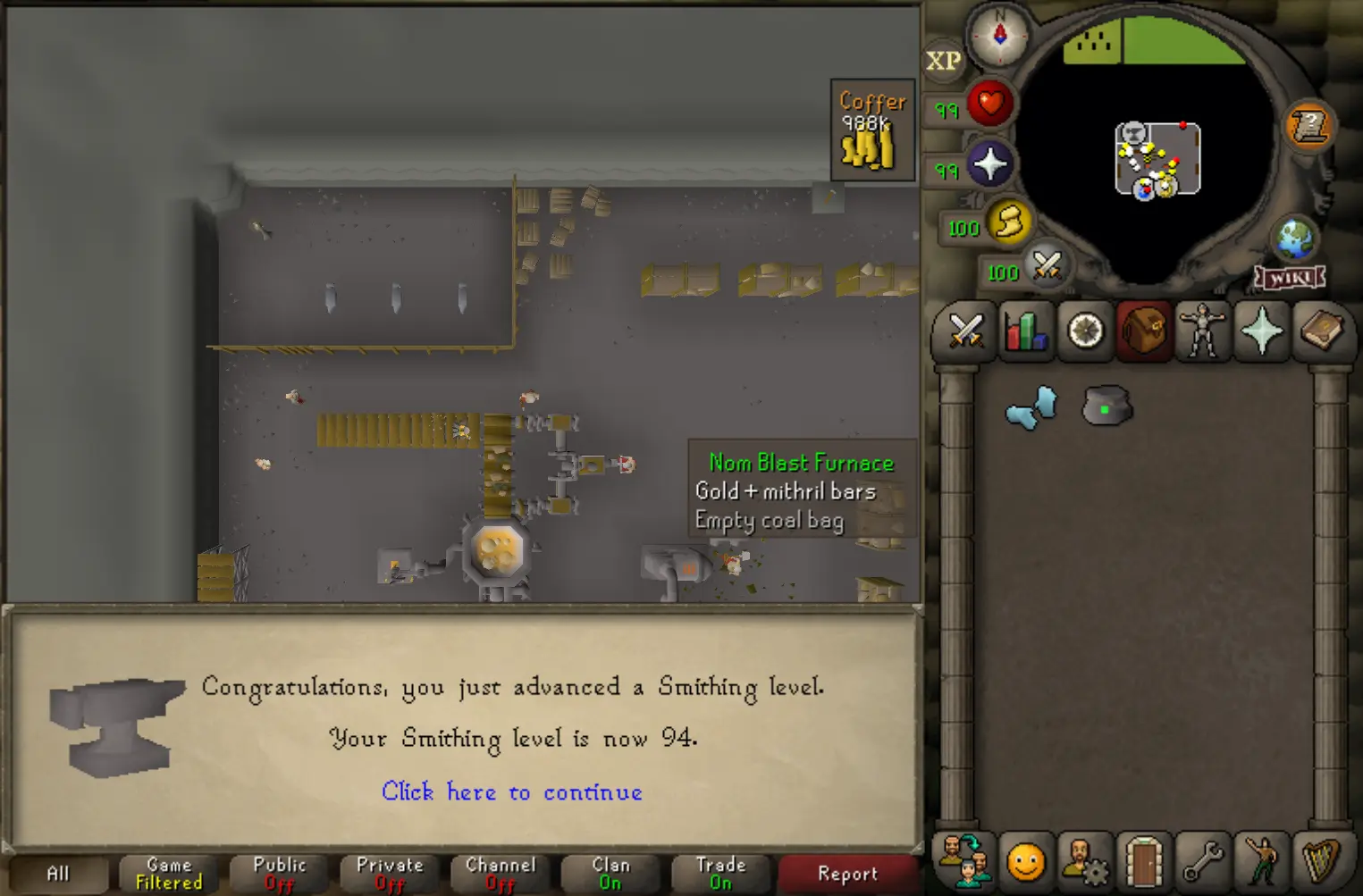Viewport: 1363px width, 896px height.
Task: Open the Combat Options tab
Action: pos(965,331)
